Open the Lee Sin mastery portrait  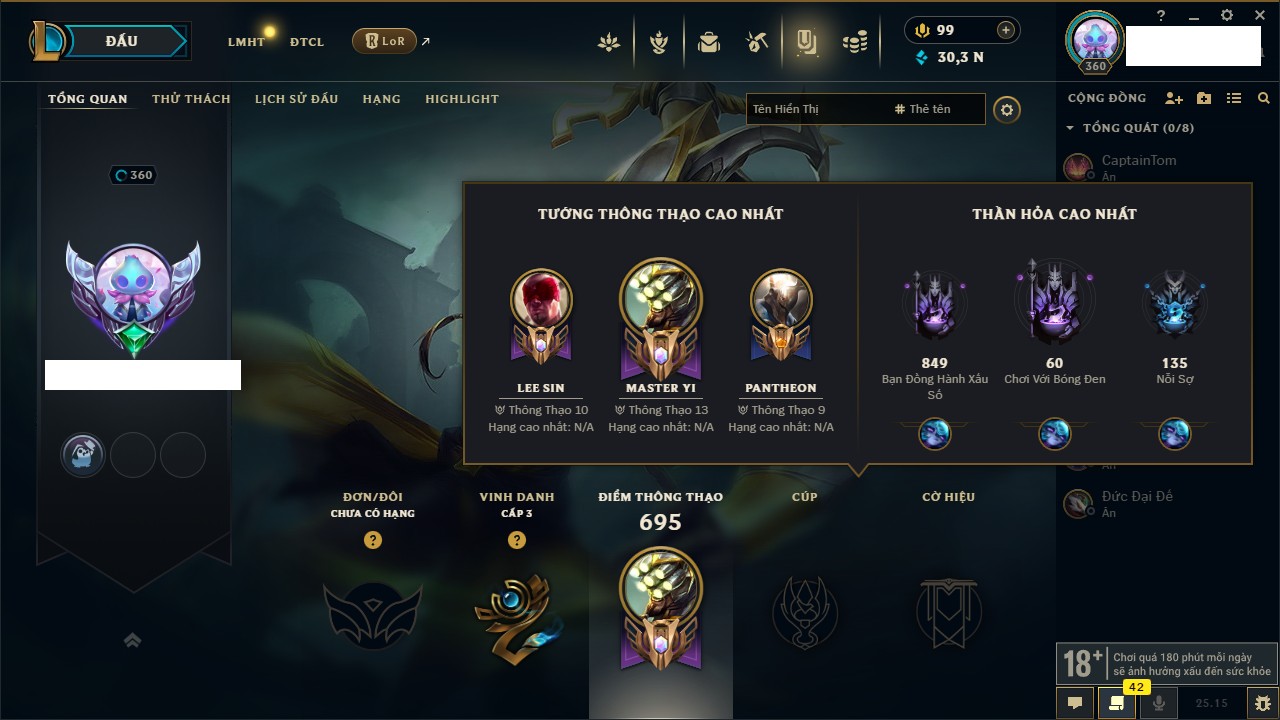tap(541, 300)
